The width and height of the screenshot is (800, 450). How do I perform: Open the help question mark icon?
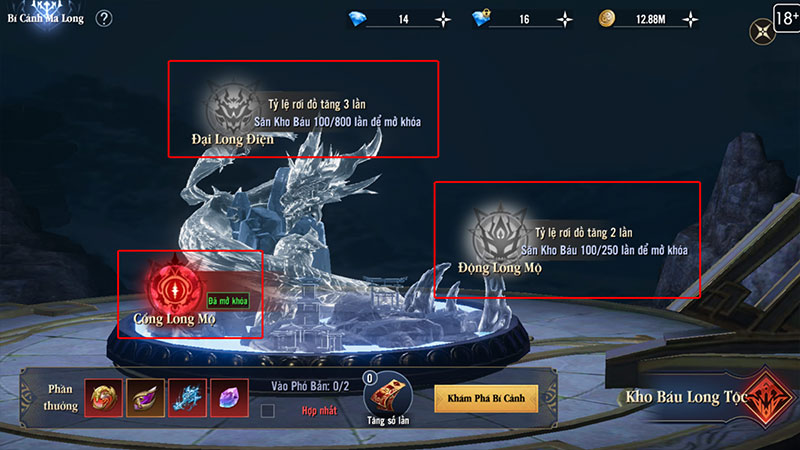(104, 19)
